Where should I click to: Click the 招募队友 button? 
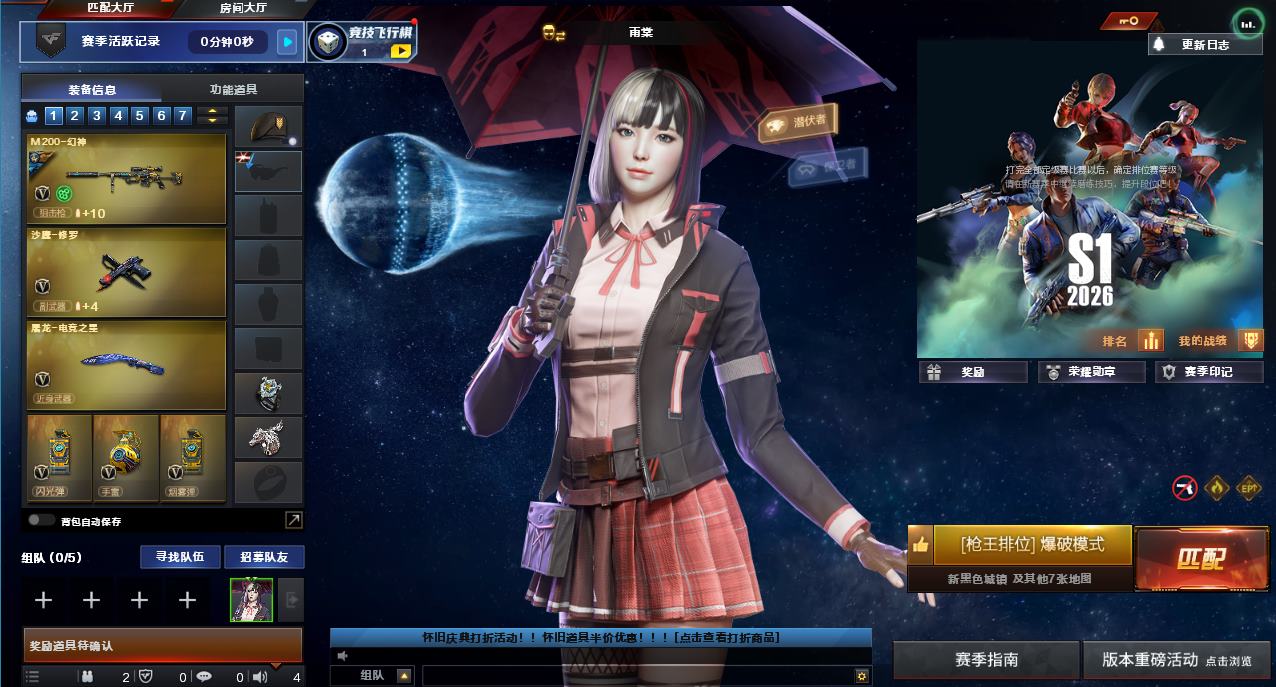point(264,557)
